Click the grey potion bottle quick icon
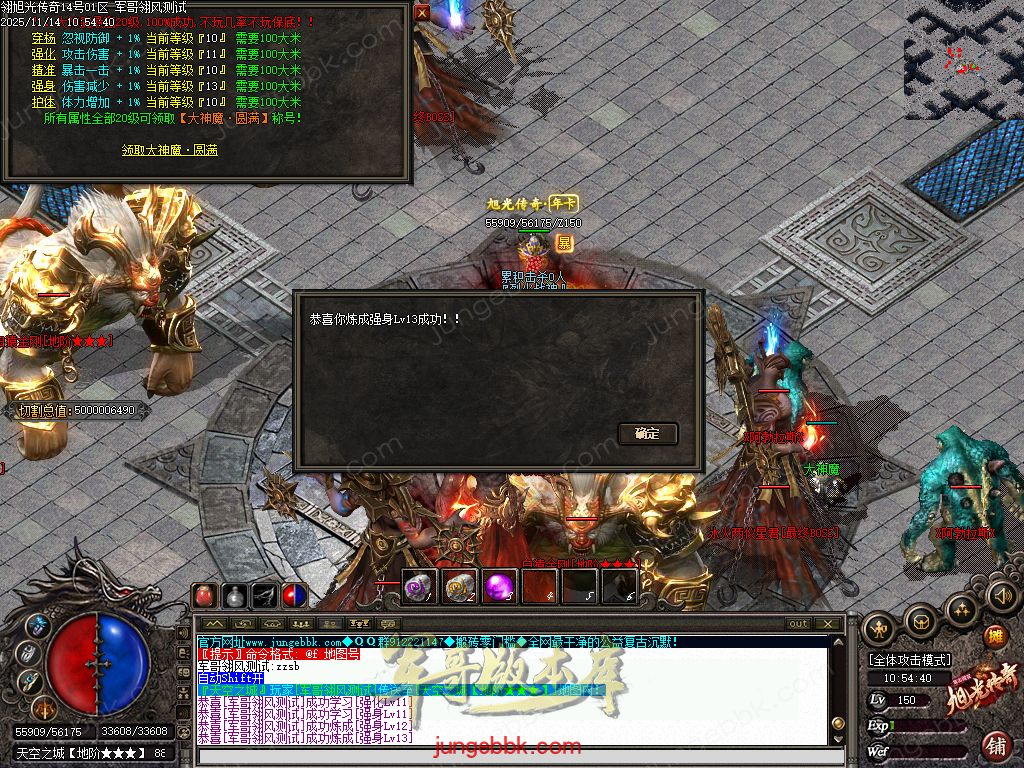The width and height of the screenshot is (1024, 768). coord(235,596)
